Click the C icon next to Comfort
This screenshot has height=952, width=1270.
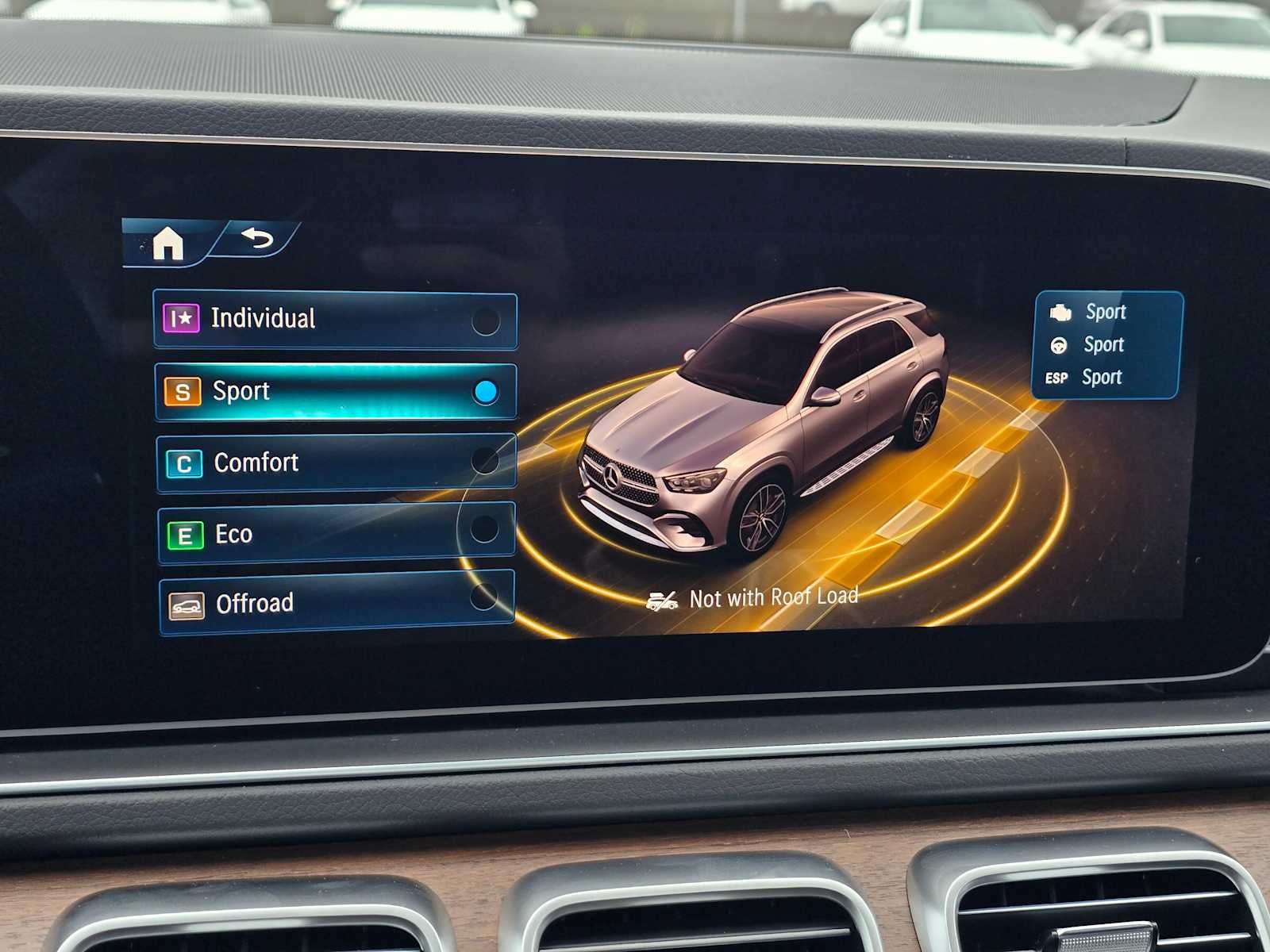183,463
